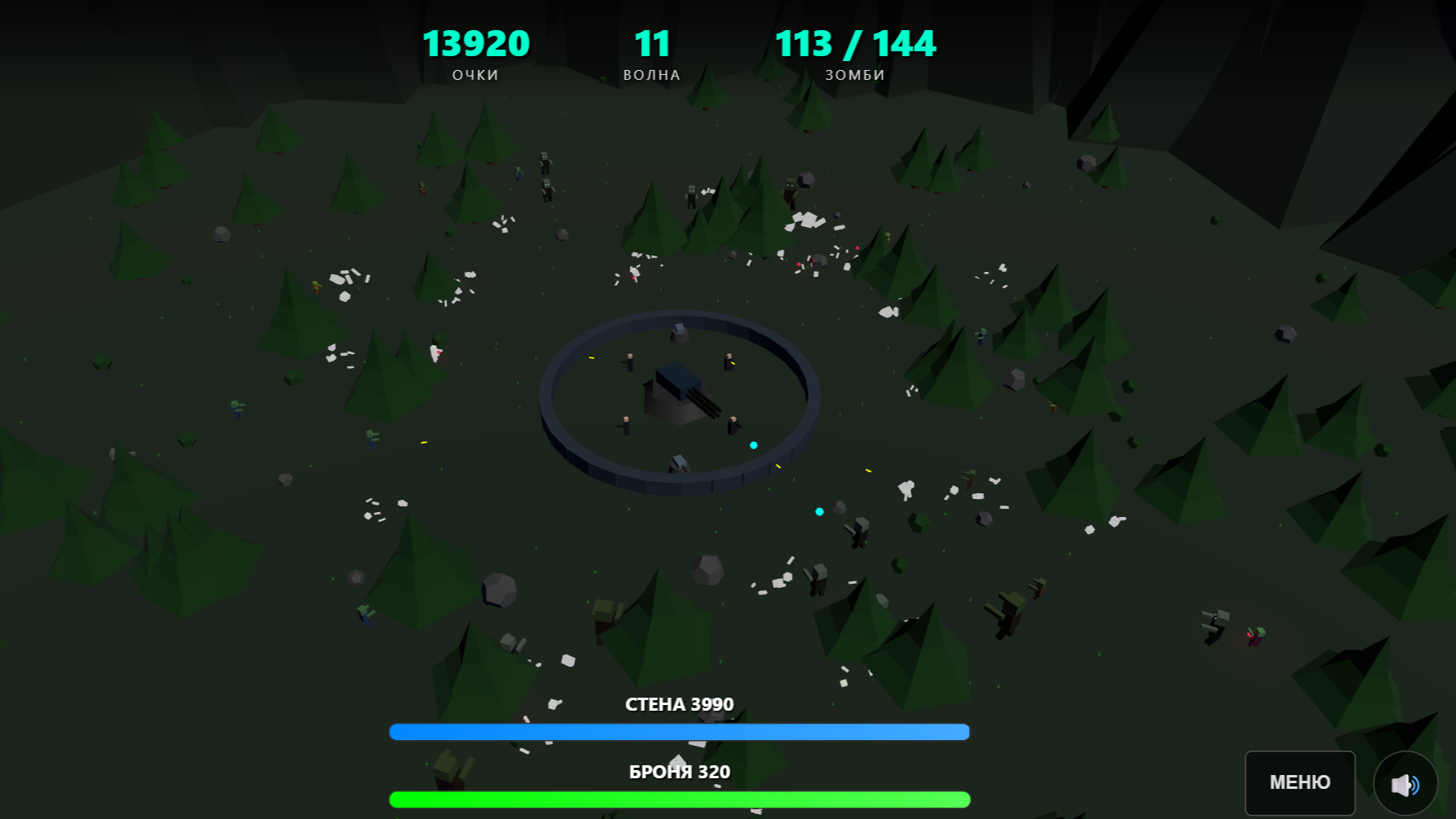Expand the zombie counter 113 / 144
This screenshot has height=819, width=1456.
click(x=856, y=44)
